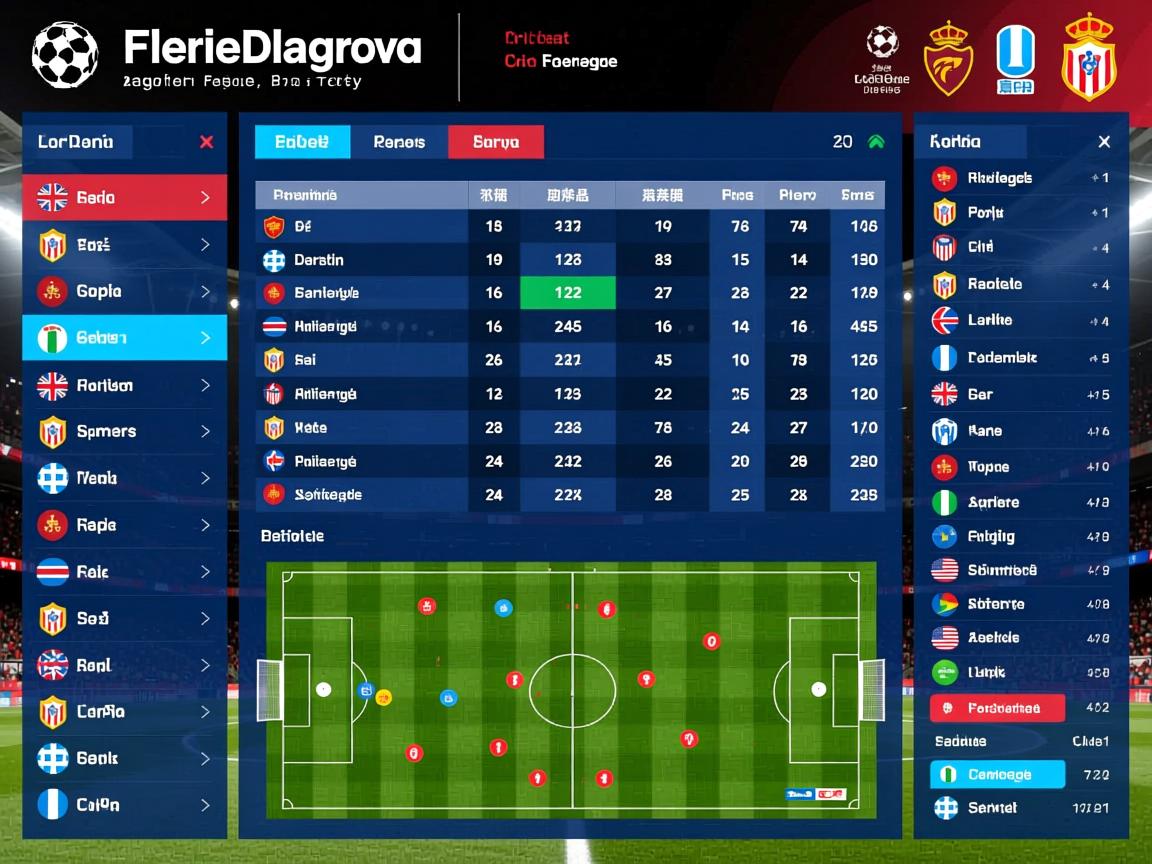This screenshot has height=864, width=1152.
Task: Close the left LorDenio panel
Action: (x=206, y=142)
